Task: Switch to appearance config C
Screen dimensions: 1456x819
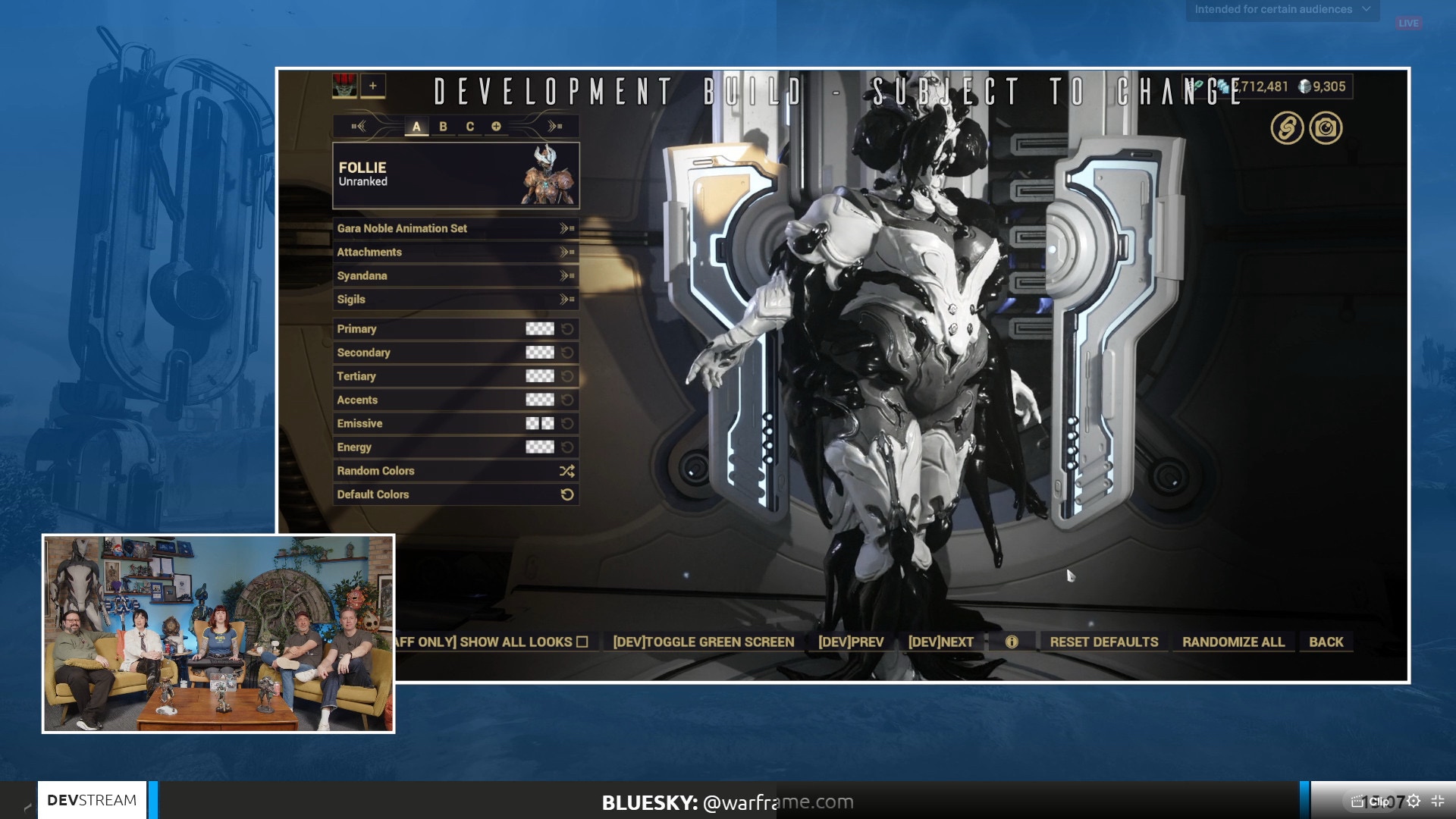Action: [470, 127]
